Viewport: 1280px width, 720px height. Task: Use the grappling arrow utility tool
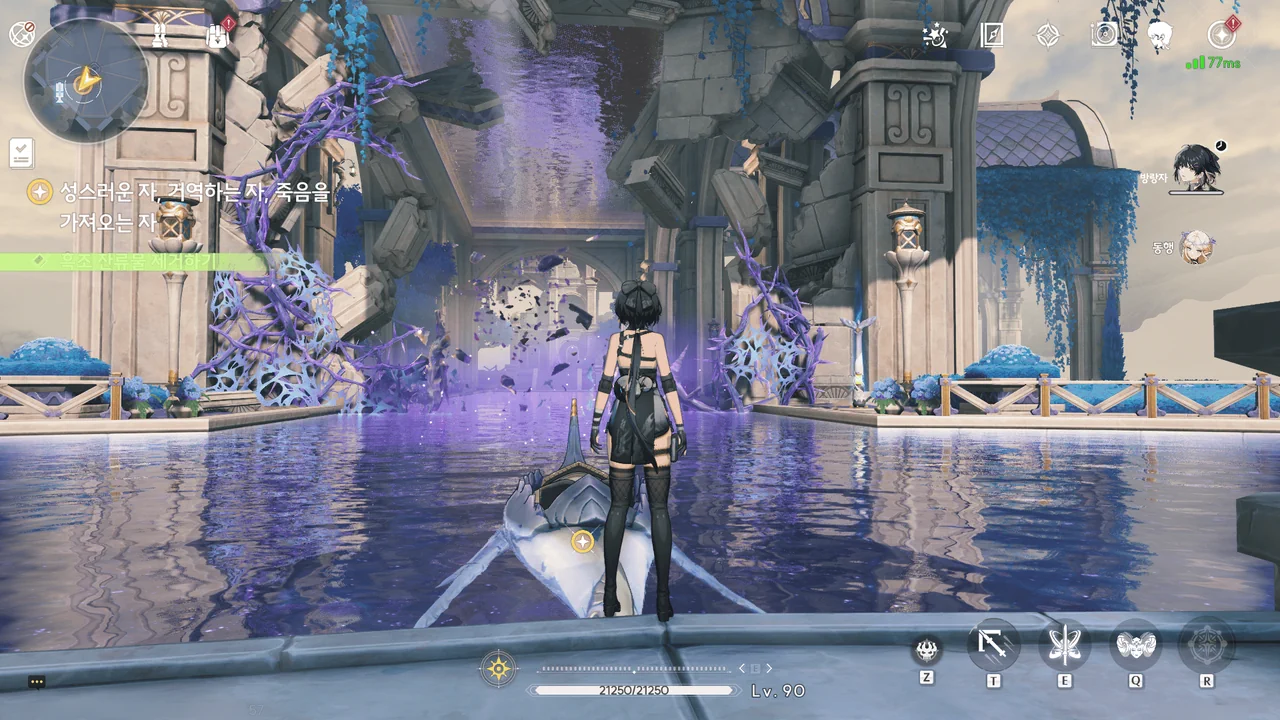click(994, 645)
